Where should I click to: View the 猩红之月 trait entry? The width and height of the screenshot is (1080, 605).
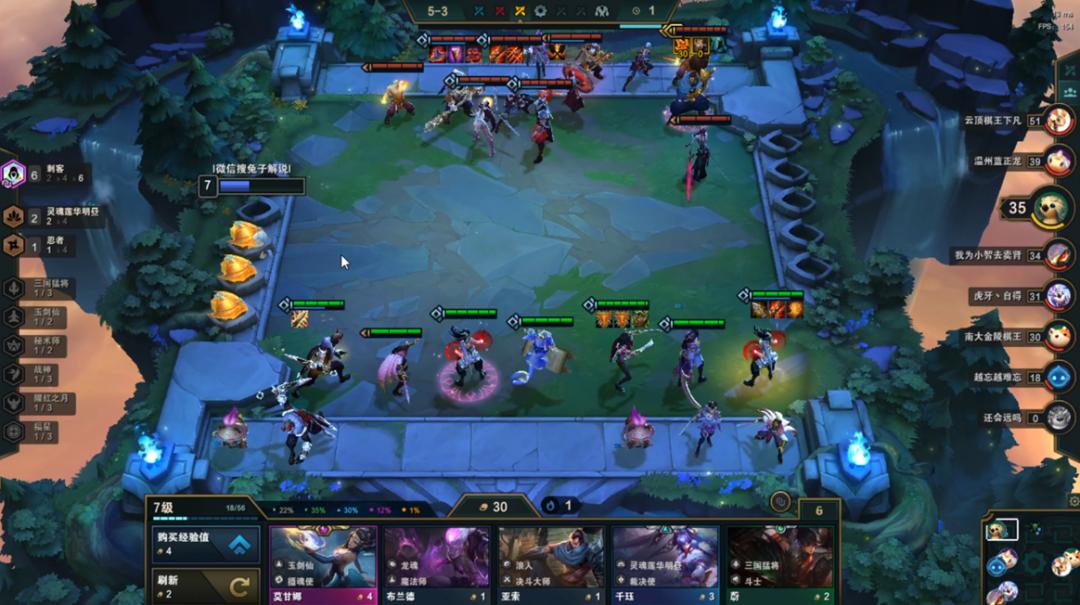tap(14, 402)
